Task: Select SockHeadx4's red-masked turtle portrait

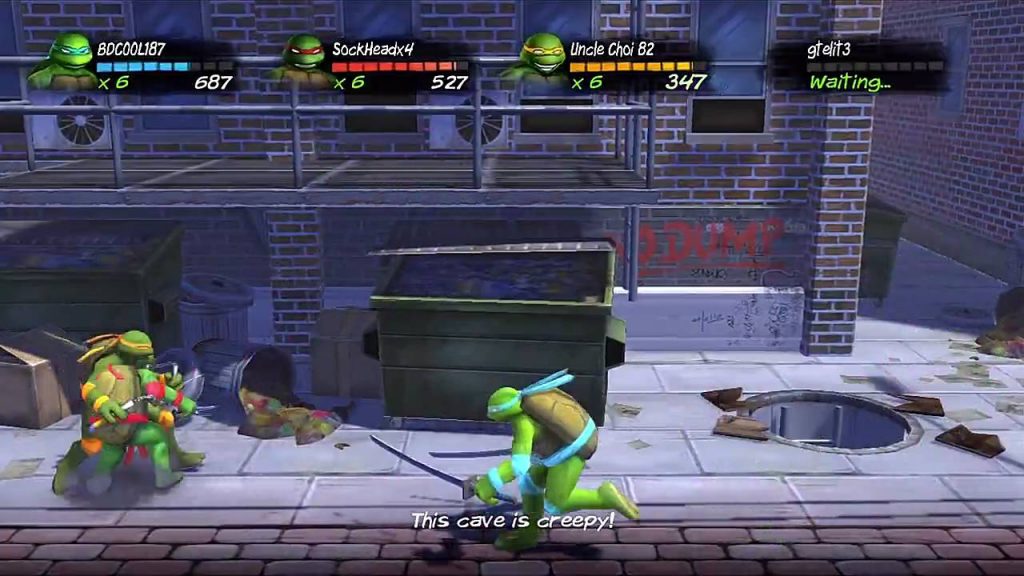Action: tap(301, 59)
